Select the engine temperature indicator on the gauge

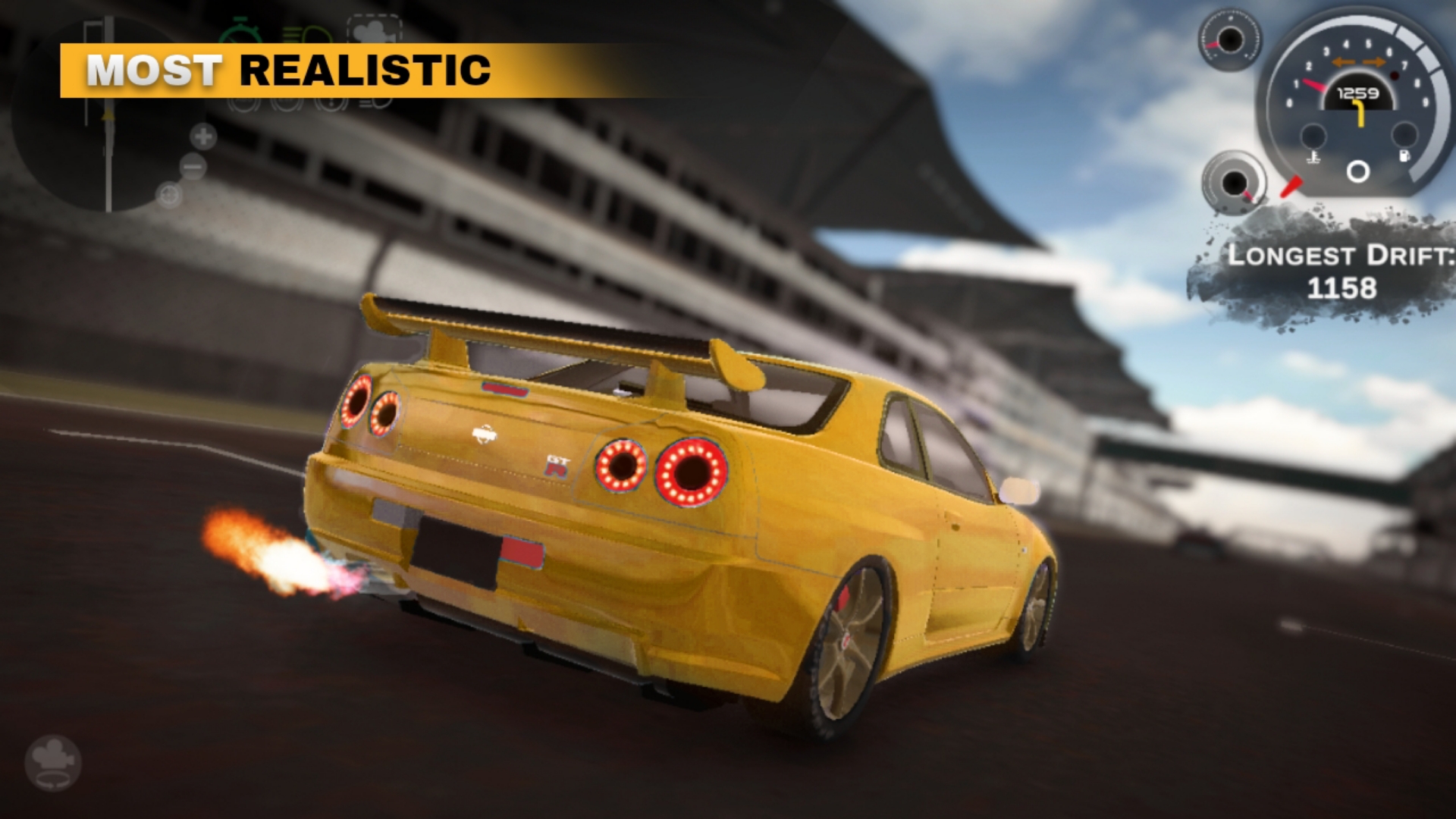click(1314, 158)
